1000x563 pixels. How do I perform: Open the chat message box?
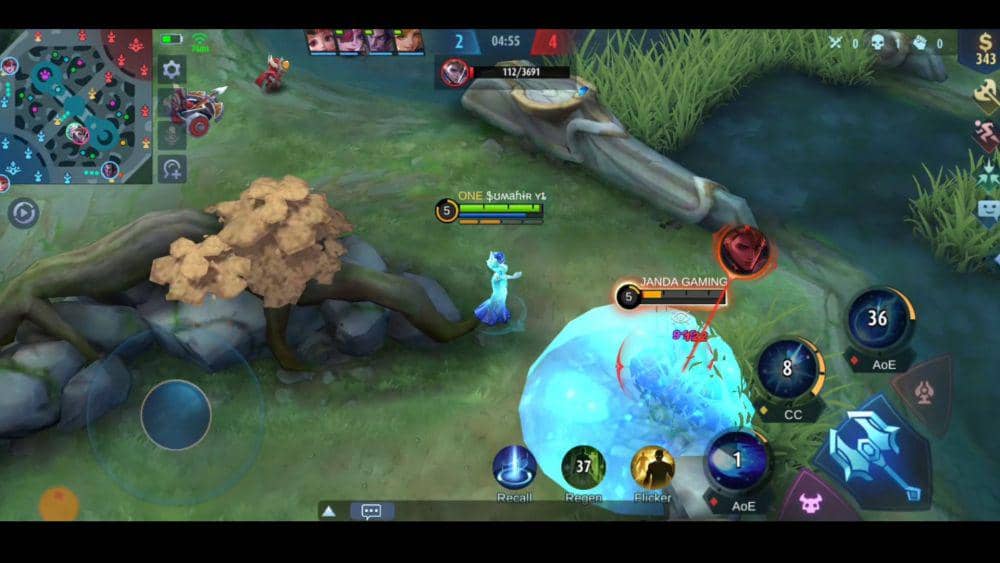[x=371, y=511]
